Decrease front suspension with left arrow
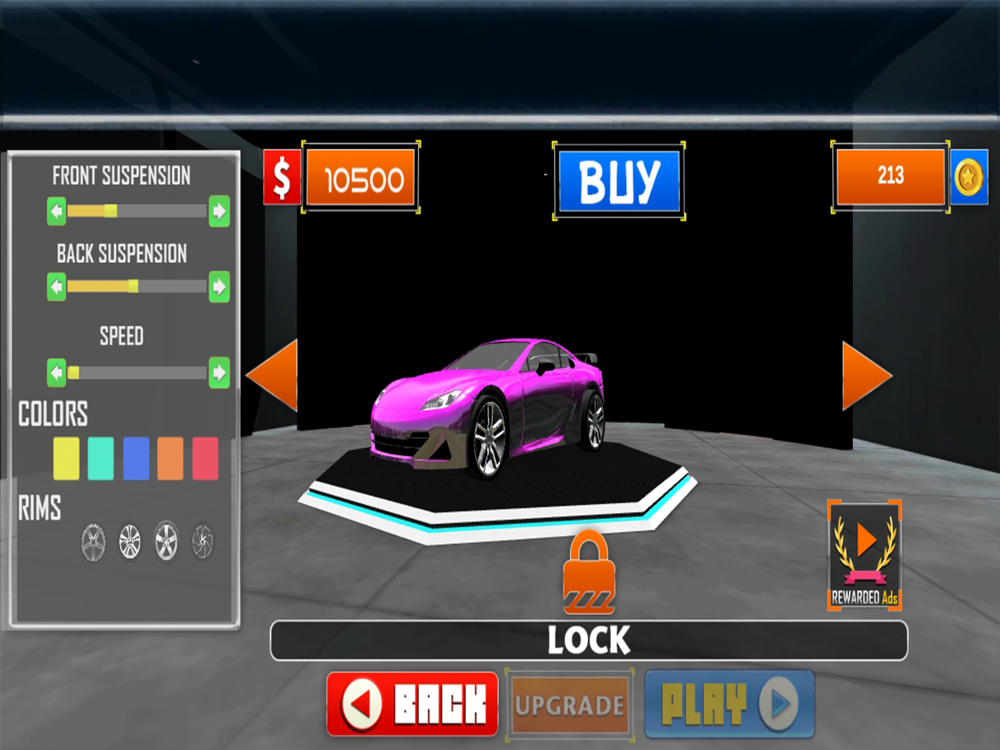The image size is (1000, 750). pos(57,211)
